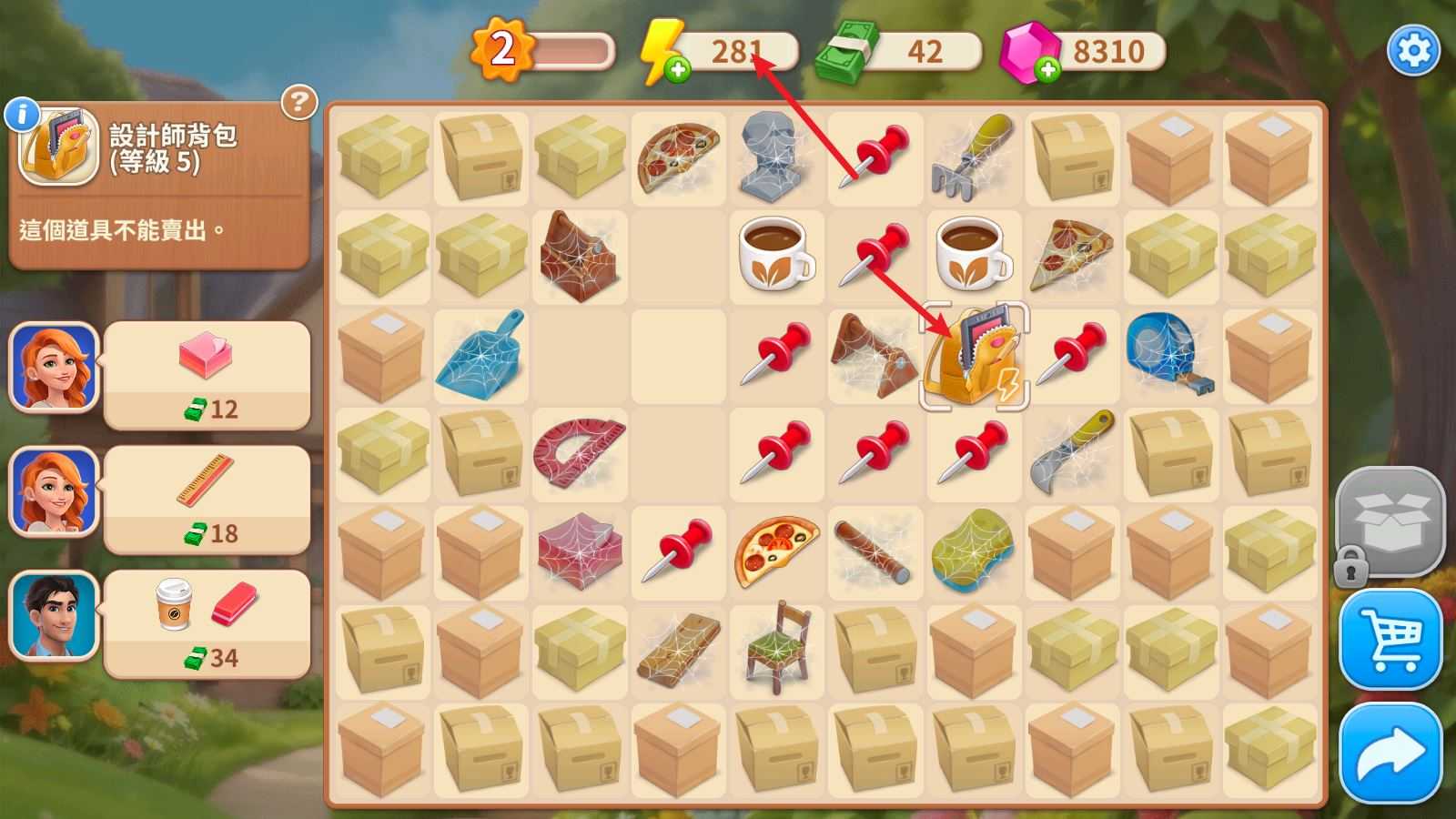Image resolution: width=1456 pixels, height=819 pixels.
Task: Add energy with the lightning plus button
Action: 676,69
